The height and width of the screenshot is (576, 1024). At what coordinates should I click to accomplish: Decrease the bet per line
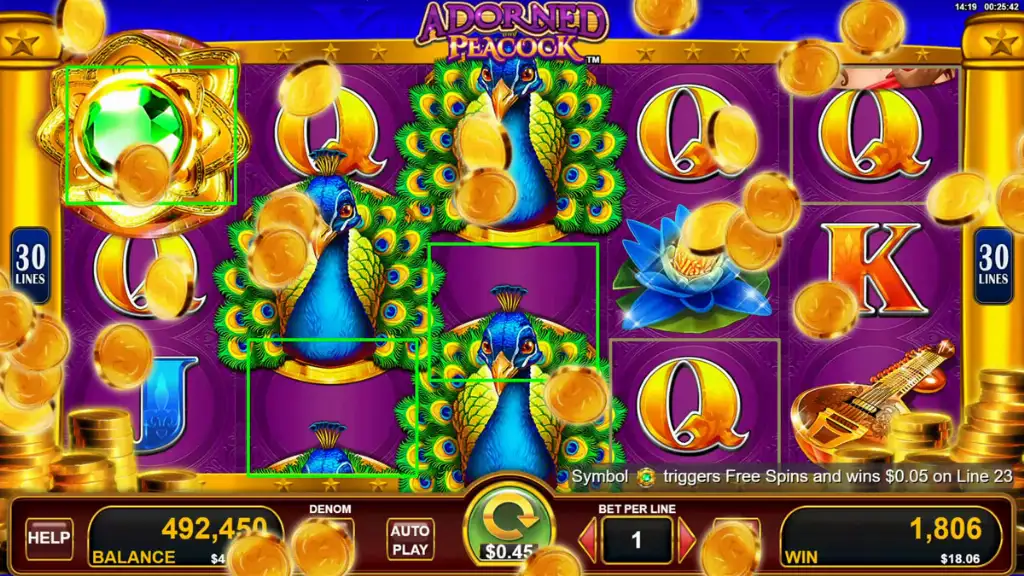tap(588, 540)
